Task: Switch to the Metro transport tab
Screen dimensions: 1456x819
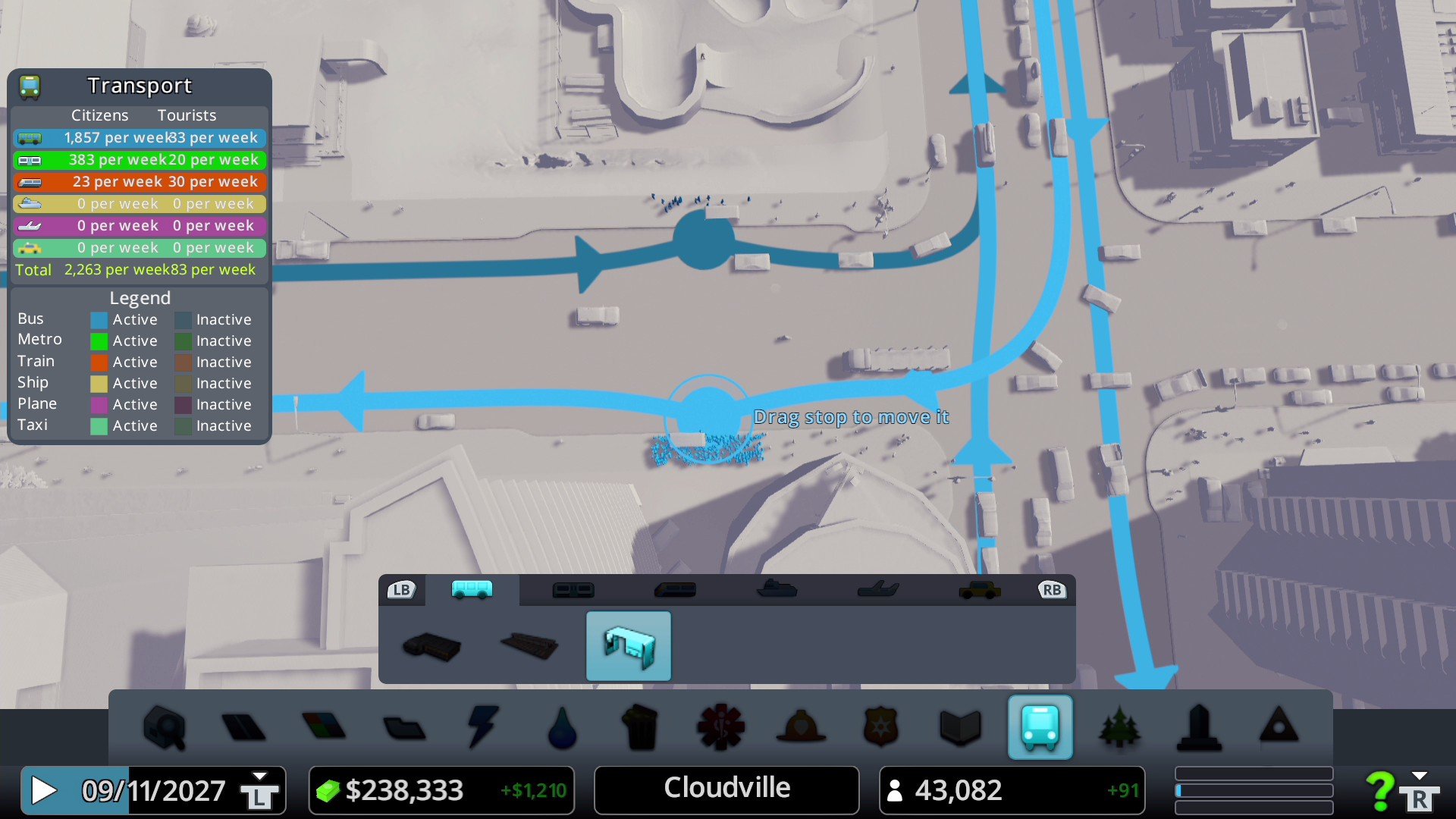Action: point(573,589)
